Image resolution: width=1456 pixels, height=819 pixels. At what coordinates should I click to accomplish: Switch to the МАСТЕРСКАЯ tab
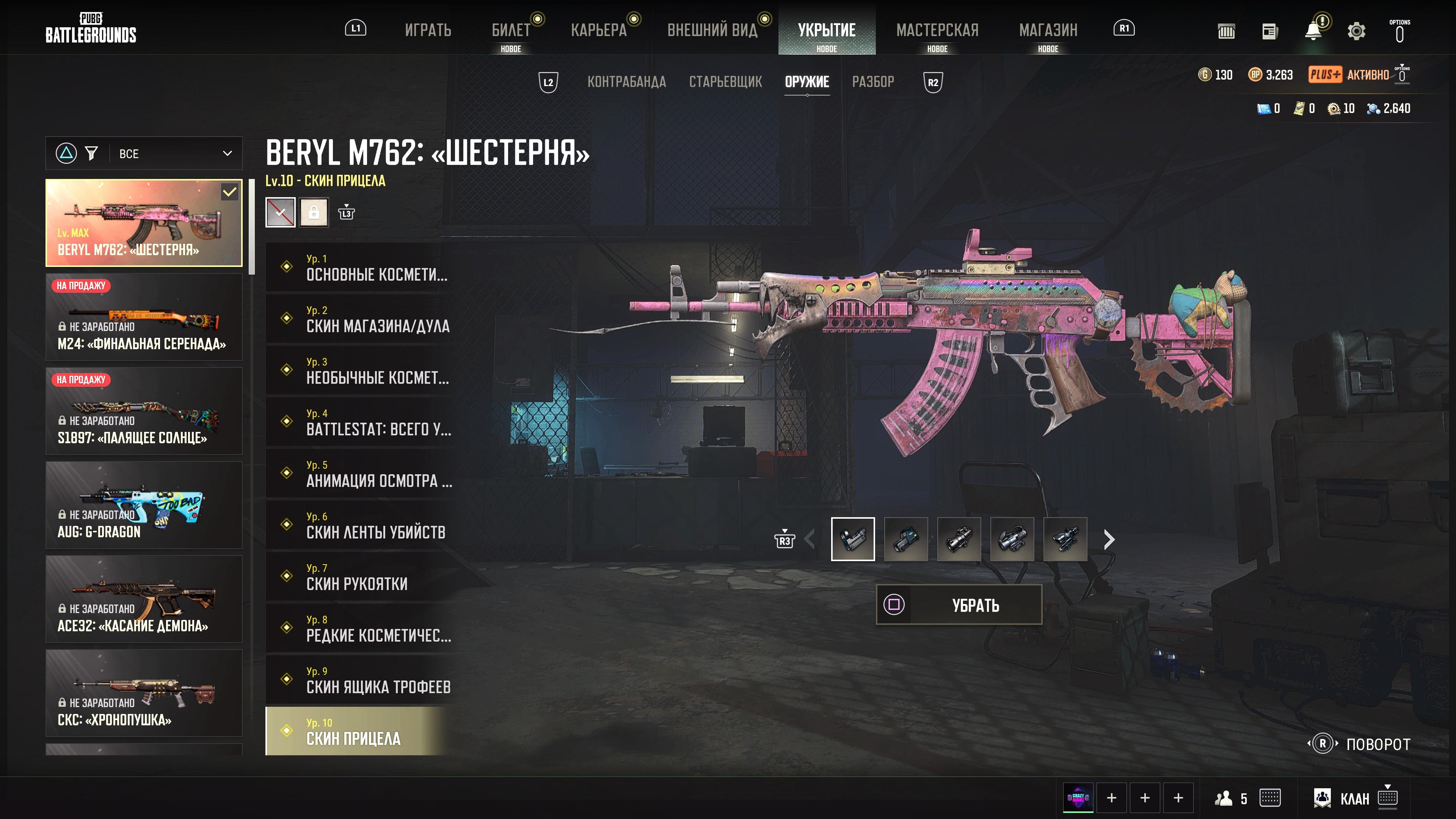click(x=937, y=30)
